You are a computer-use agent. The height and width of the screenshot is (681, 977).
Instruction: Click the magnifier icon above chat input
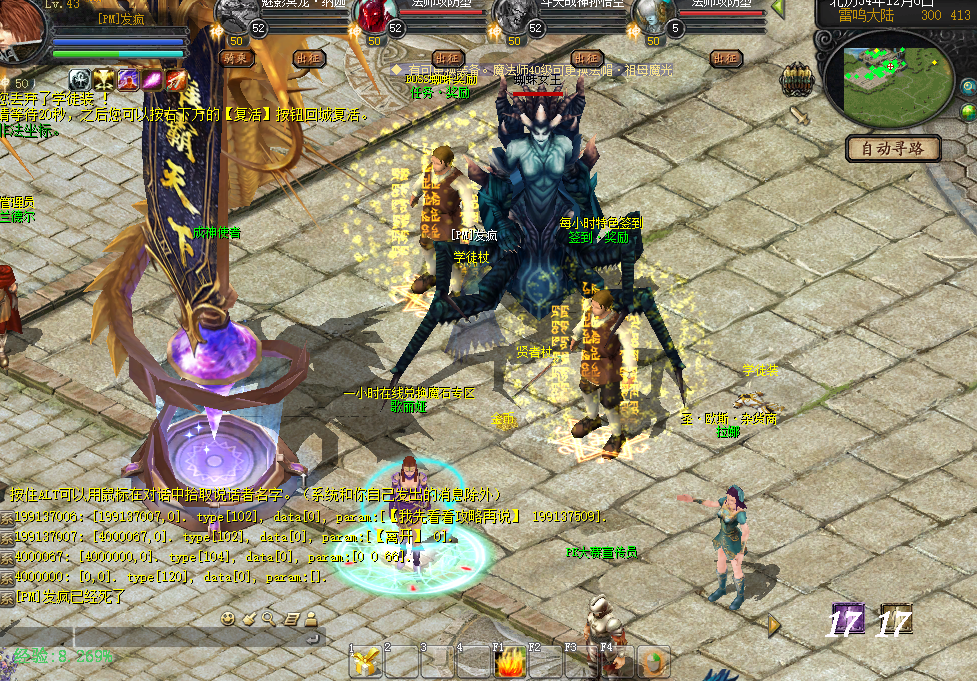[x=269, y=619]
